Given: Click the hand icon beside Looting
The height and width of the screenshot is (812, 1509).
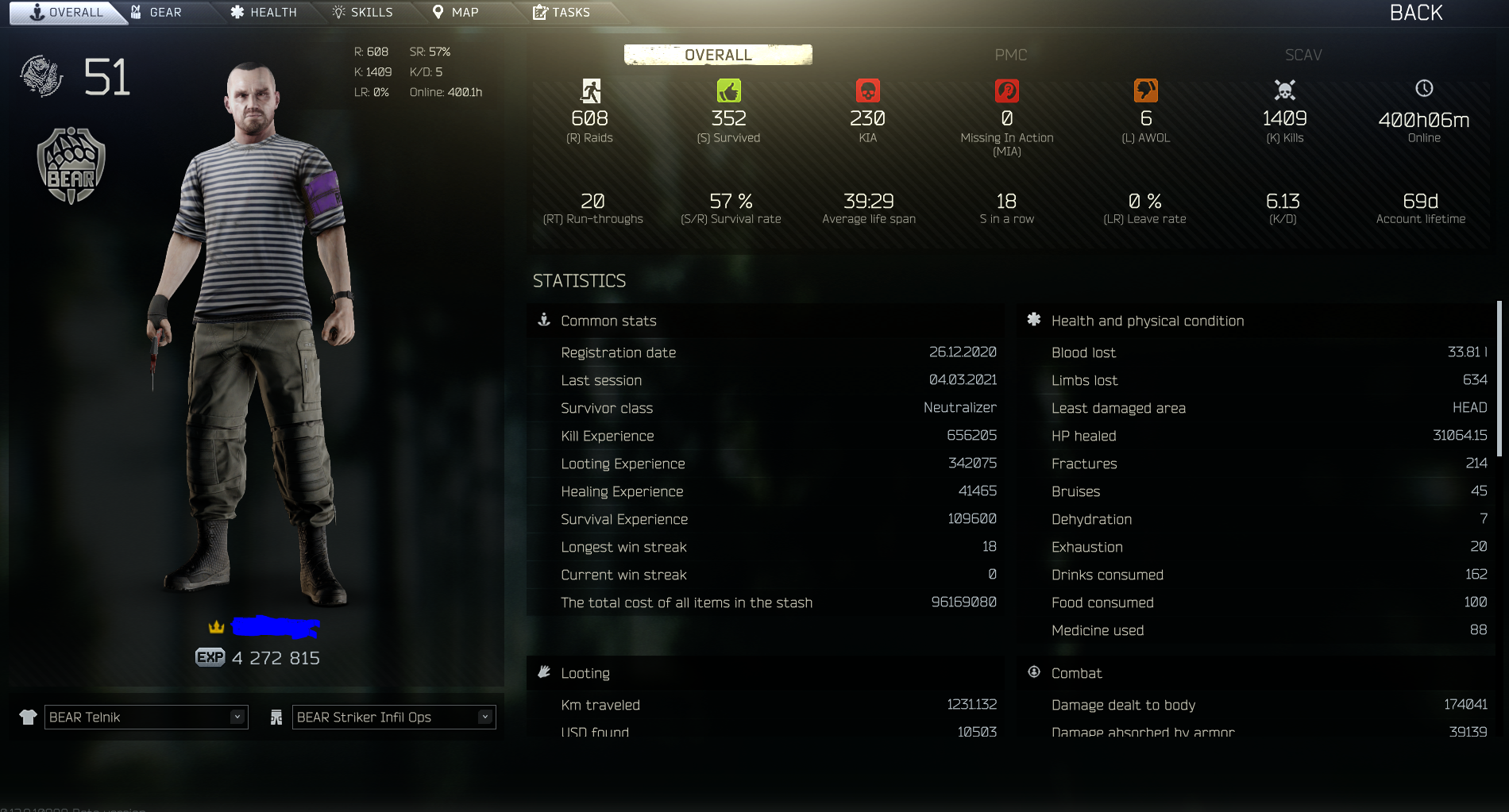Looking at the screenshot, I should [x=544, y=672].
